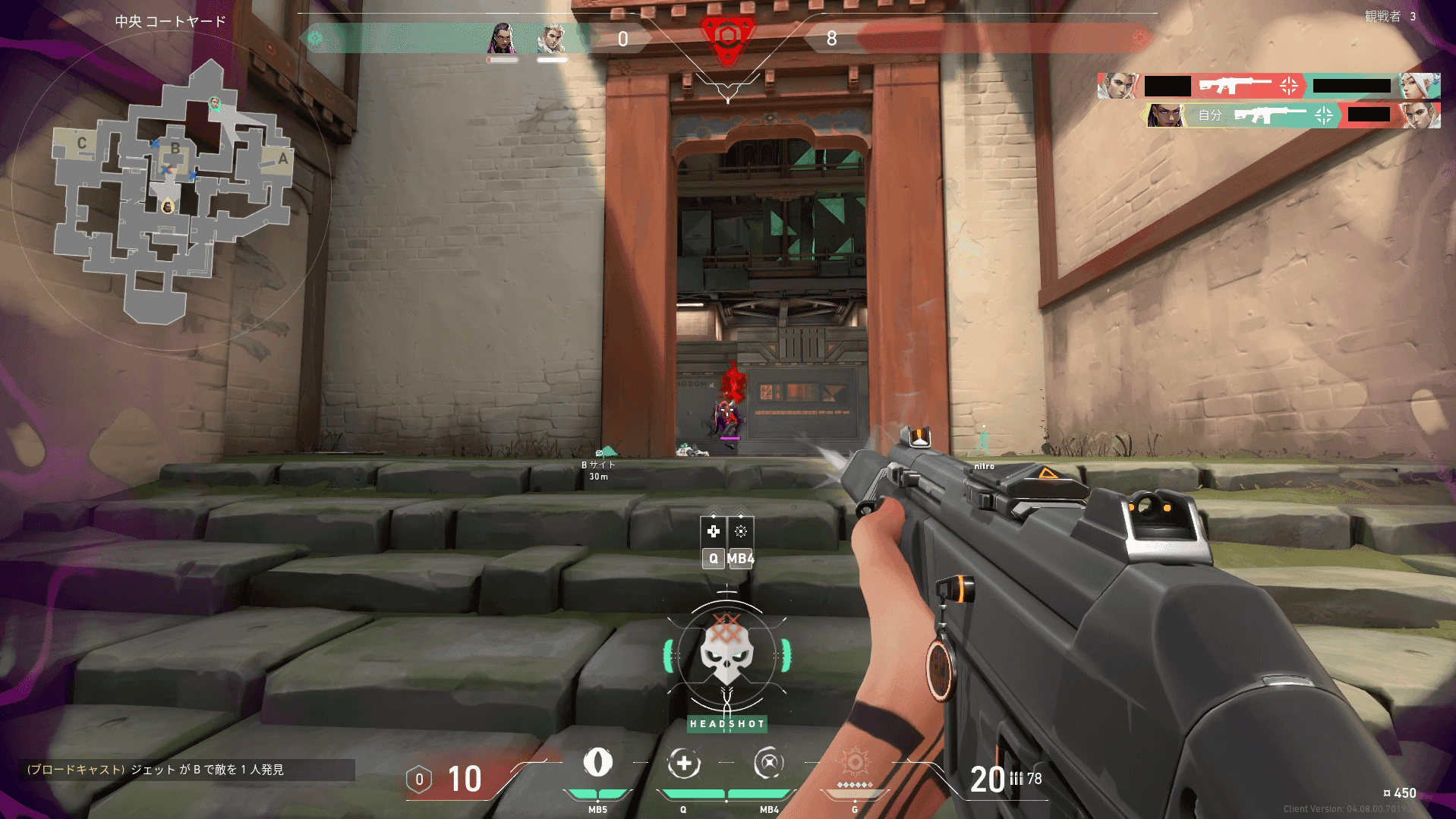Select the white-haired agent portrait in top bar
1456x819 pixels.
552,38
